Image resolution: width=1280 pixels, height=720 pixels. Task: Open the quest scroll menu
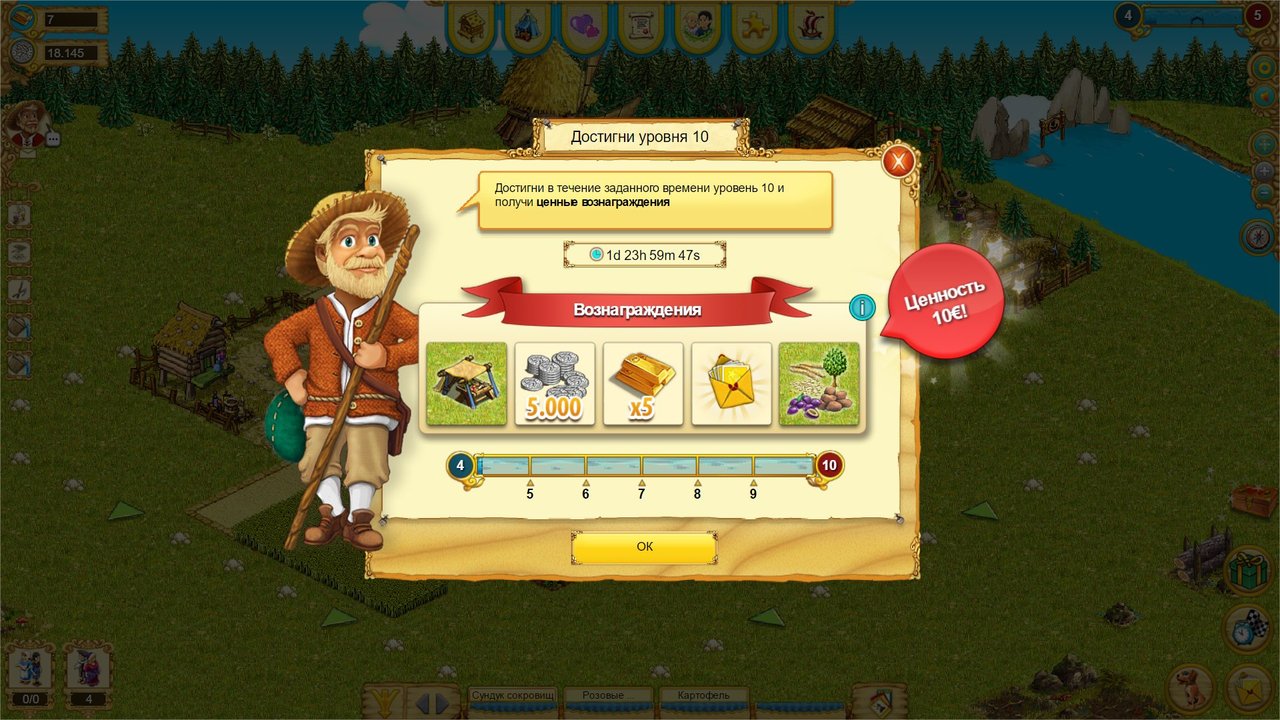[641, 26]
